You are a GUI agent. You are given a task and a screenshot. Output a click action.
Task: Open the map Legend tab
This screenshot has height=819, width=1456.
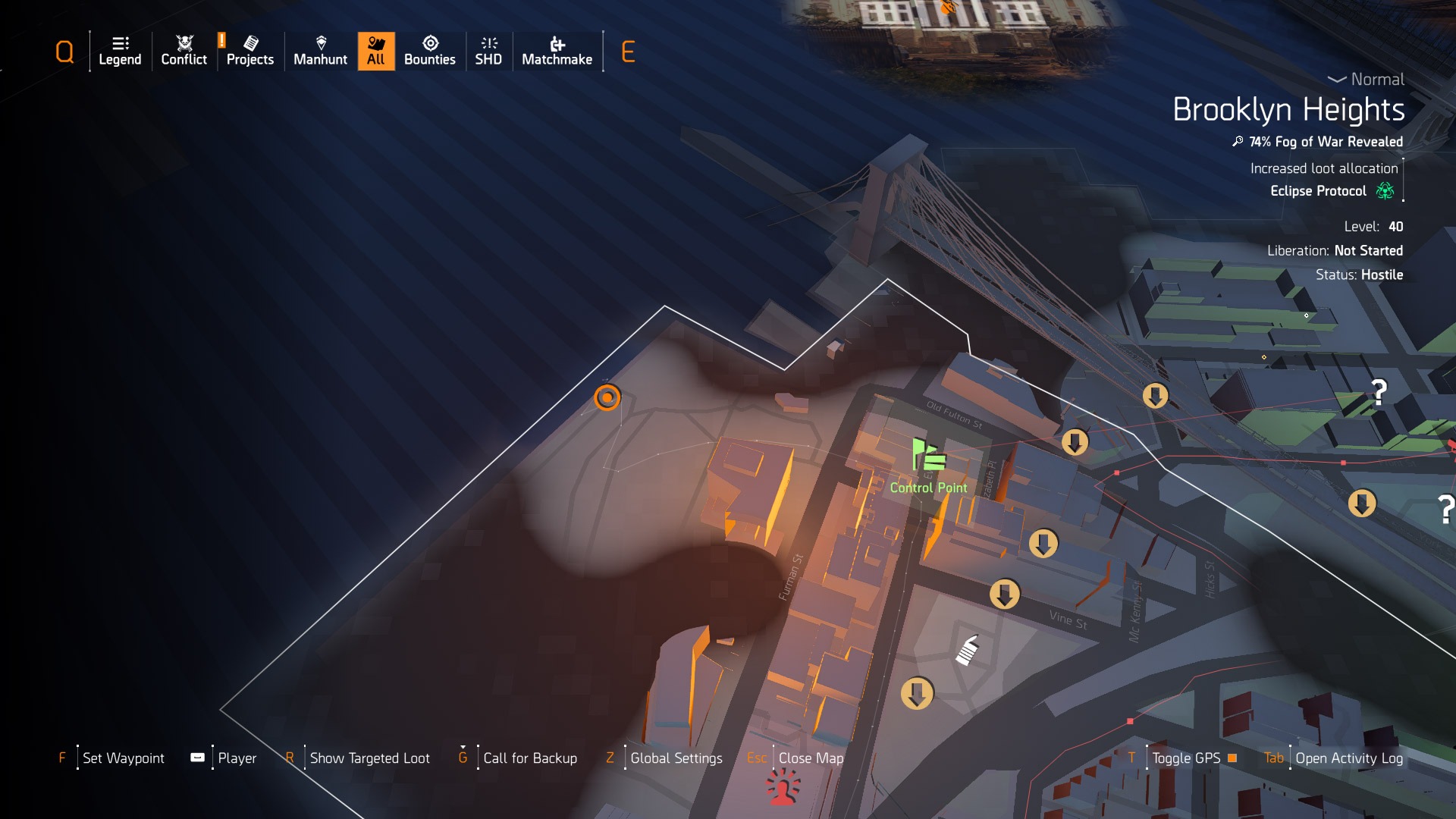(x=120, y=51)
